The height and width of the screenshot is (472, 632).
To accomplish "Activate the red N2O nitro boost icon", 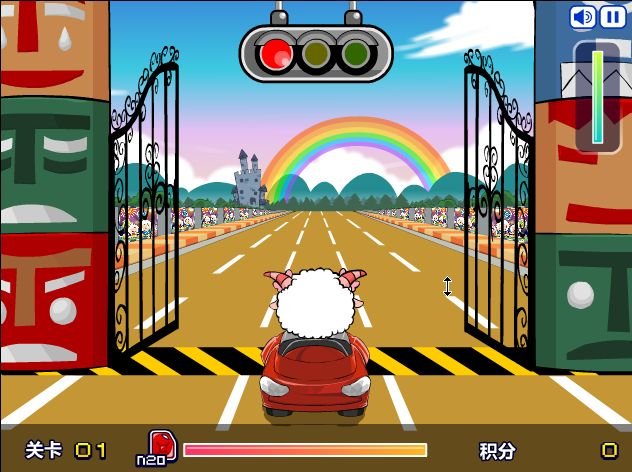I will click(x=160, y=444).
